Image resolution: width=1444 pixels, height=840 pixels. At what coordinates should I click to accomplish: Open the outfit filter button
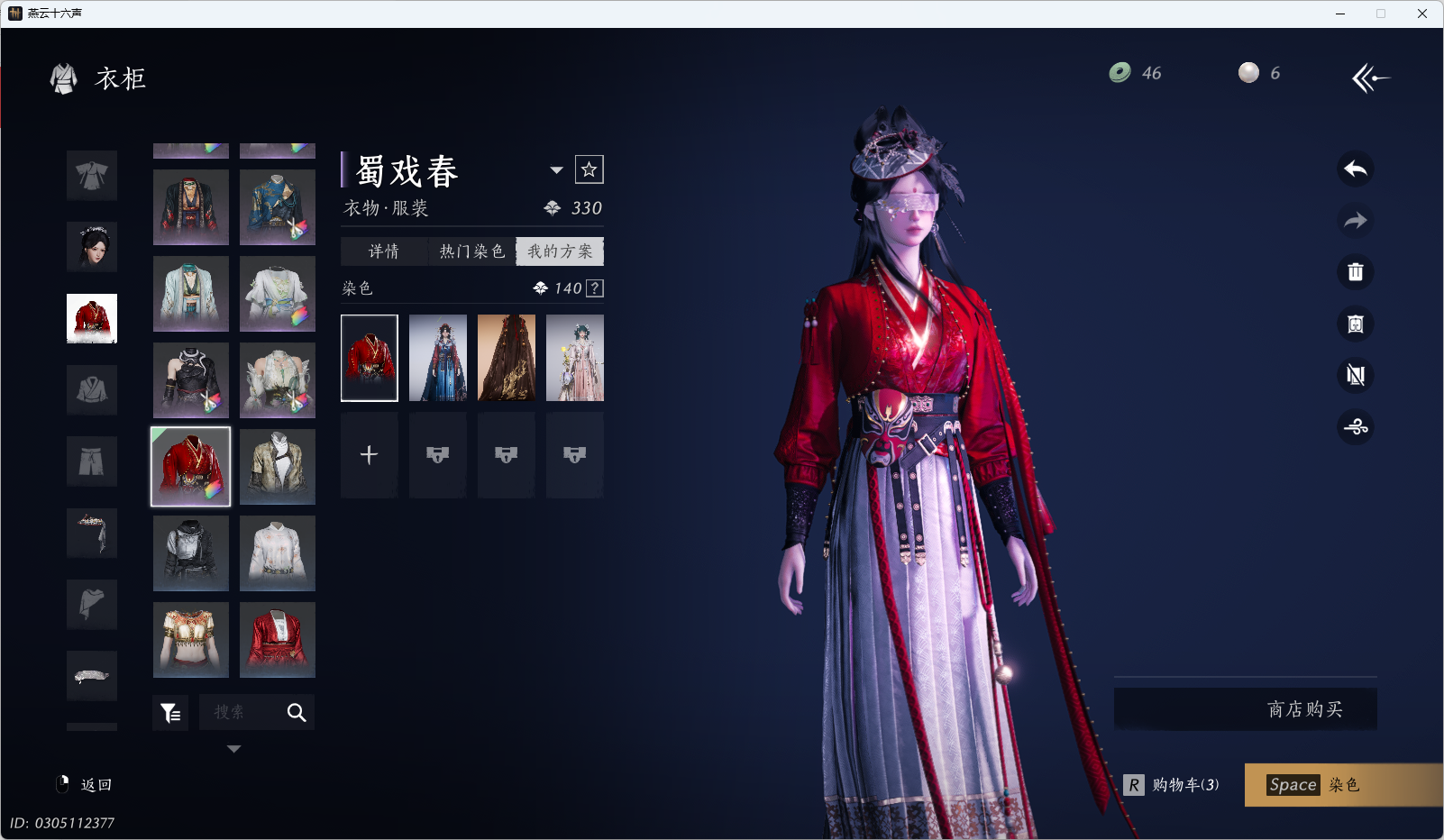coord(170,713)
